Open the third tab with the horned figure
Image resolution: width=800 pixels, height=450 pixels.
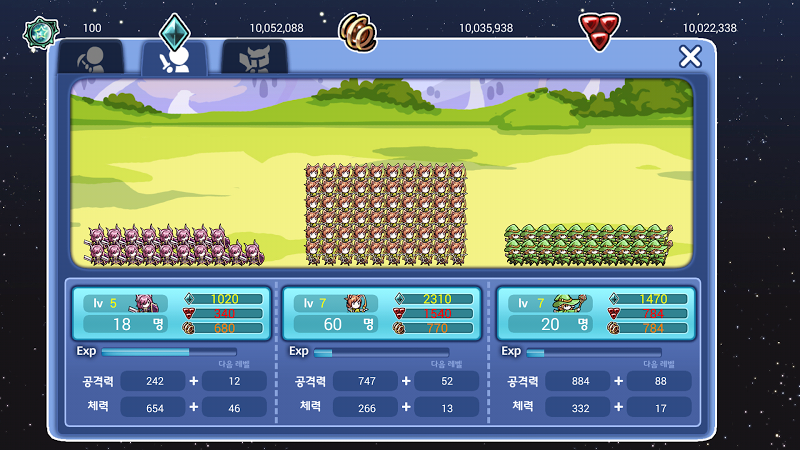click(x=254, y=59)
